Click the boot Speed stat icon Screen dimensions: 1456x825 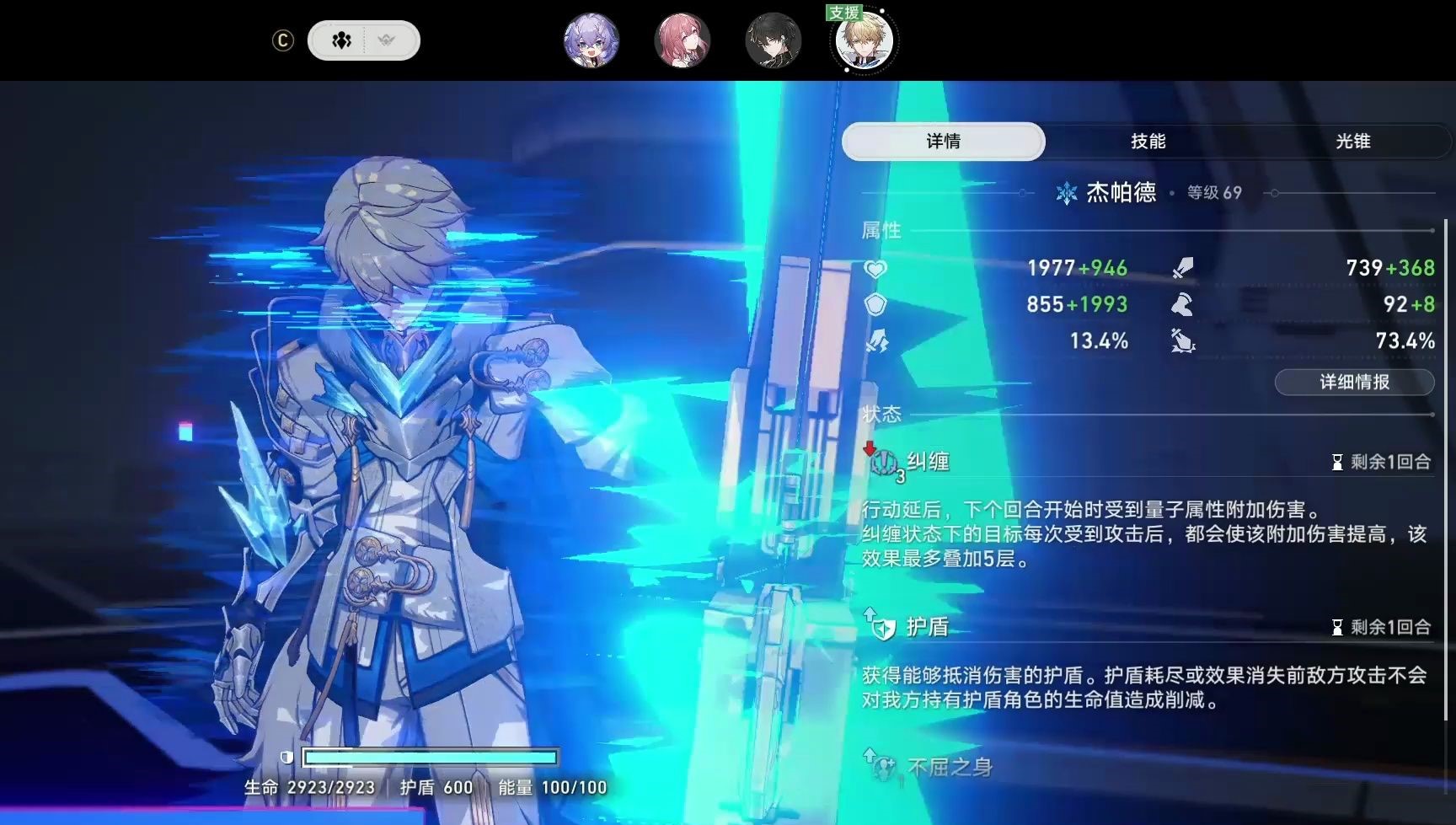(x=1183, y=304)
